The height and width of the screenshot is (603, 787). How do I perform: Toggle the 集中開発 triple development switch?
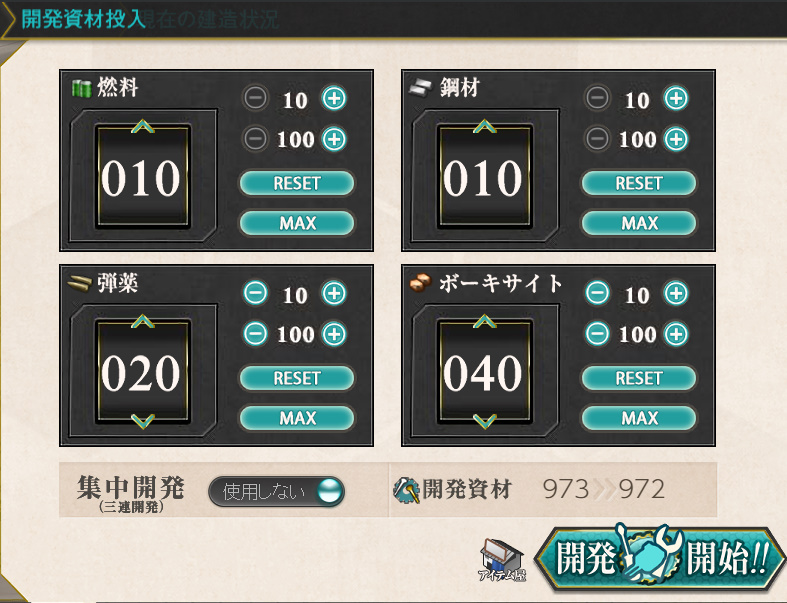point(277,491)
